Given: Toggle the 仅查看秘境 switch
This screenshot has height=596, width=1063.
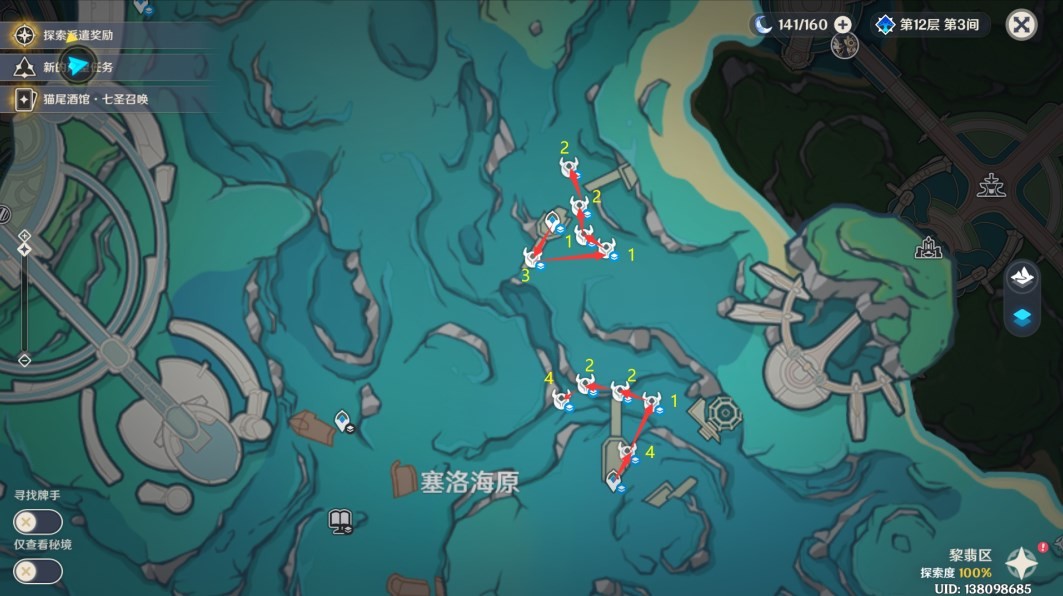Looking at the screenshot, I should pyautogui.click(x=38, y=571).
